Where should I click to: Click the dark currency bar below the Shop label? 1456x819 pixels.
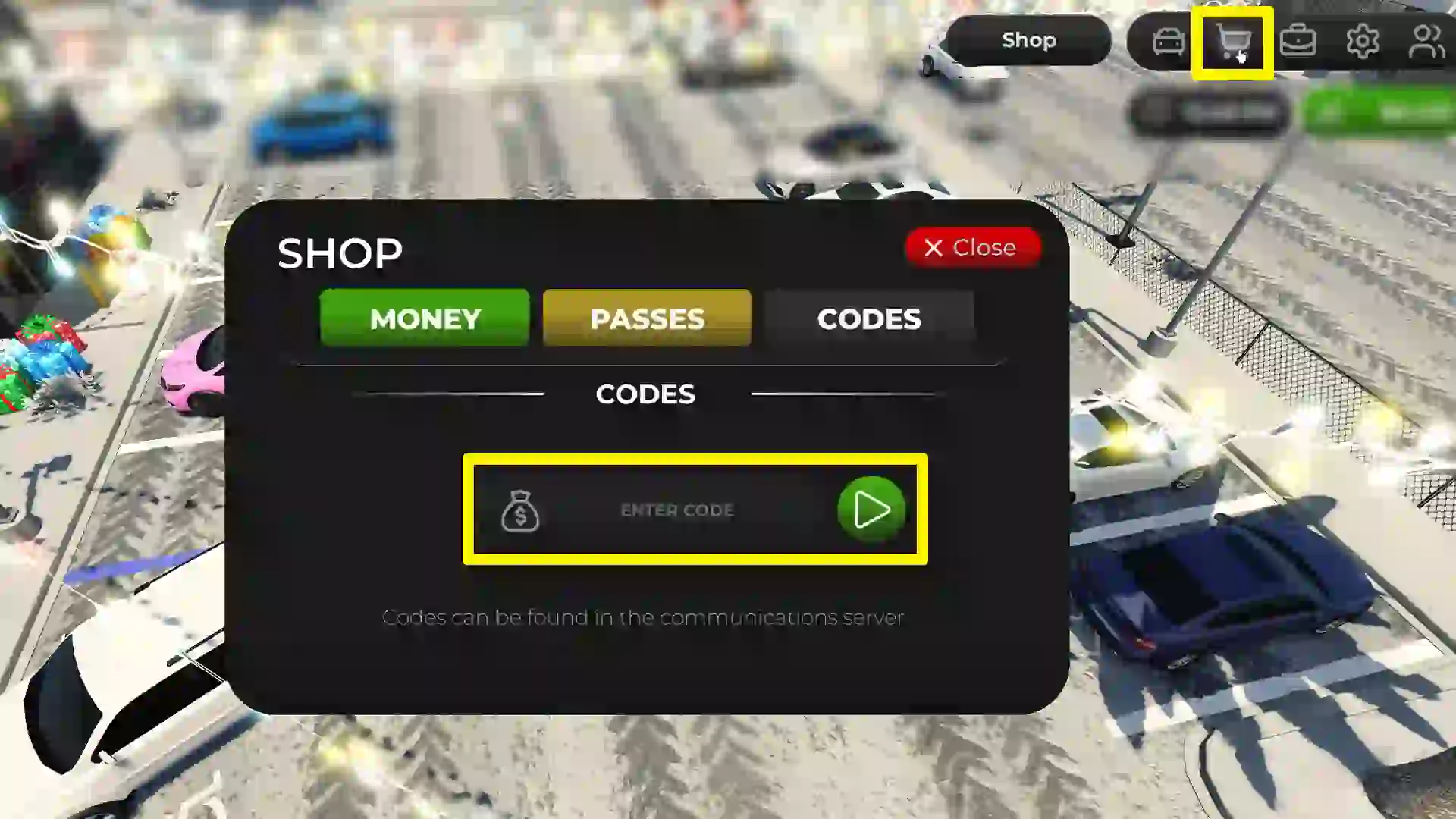pos(1209,109)
